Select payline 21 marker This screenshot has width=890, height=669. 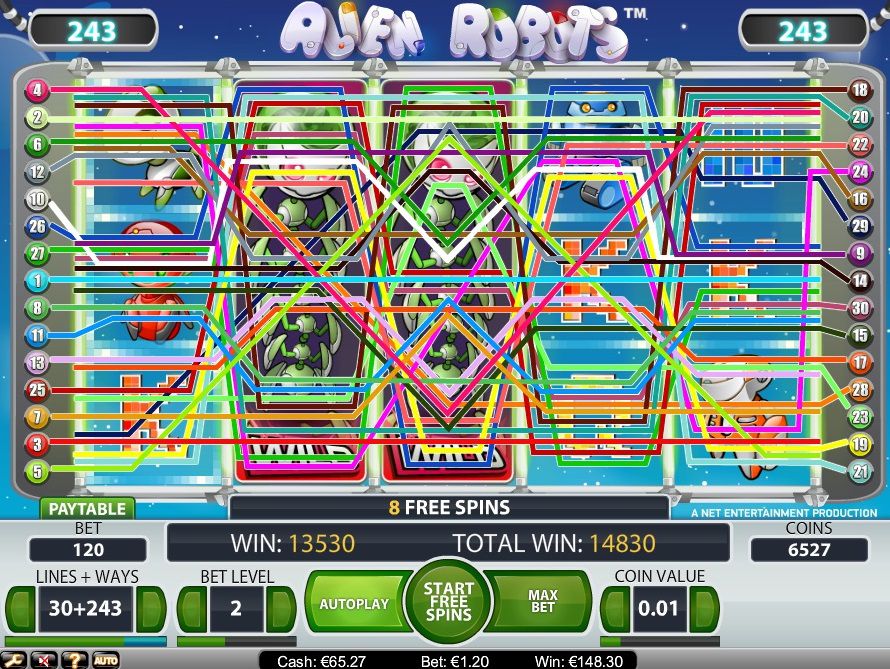point(859,471)
